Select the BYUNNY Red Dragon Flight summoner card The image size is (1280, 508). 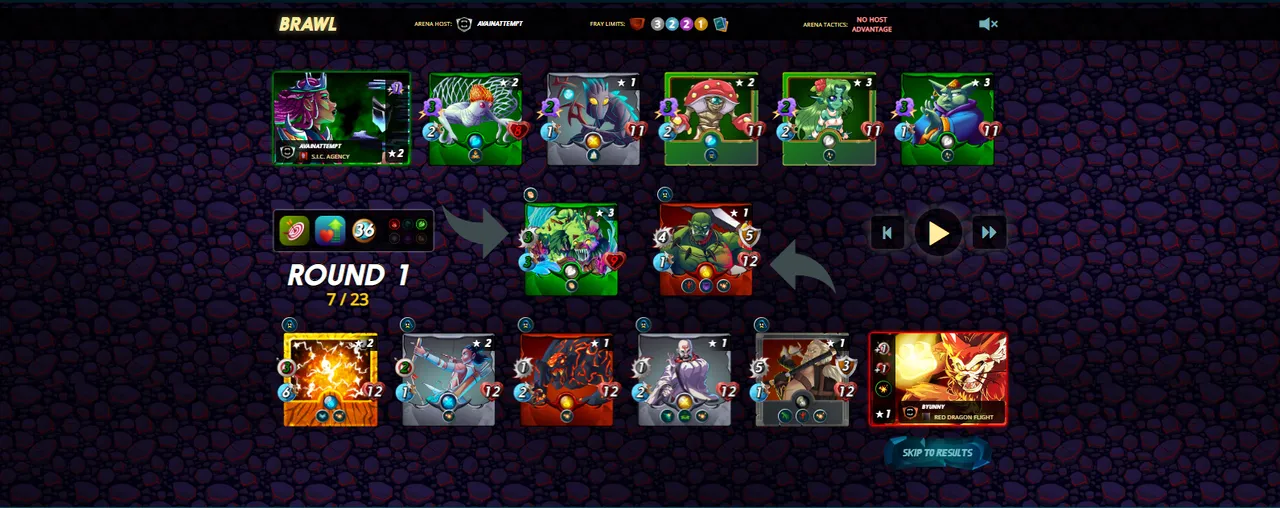pyautogui.click(x=938, y=380)
